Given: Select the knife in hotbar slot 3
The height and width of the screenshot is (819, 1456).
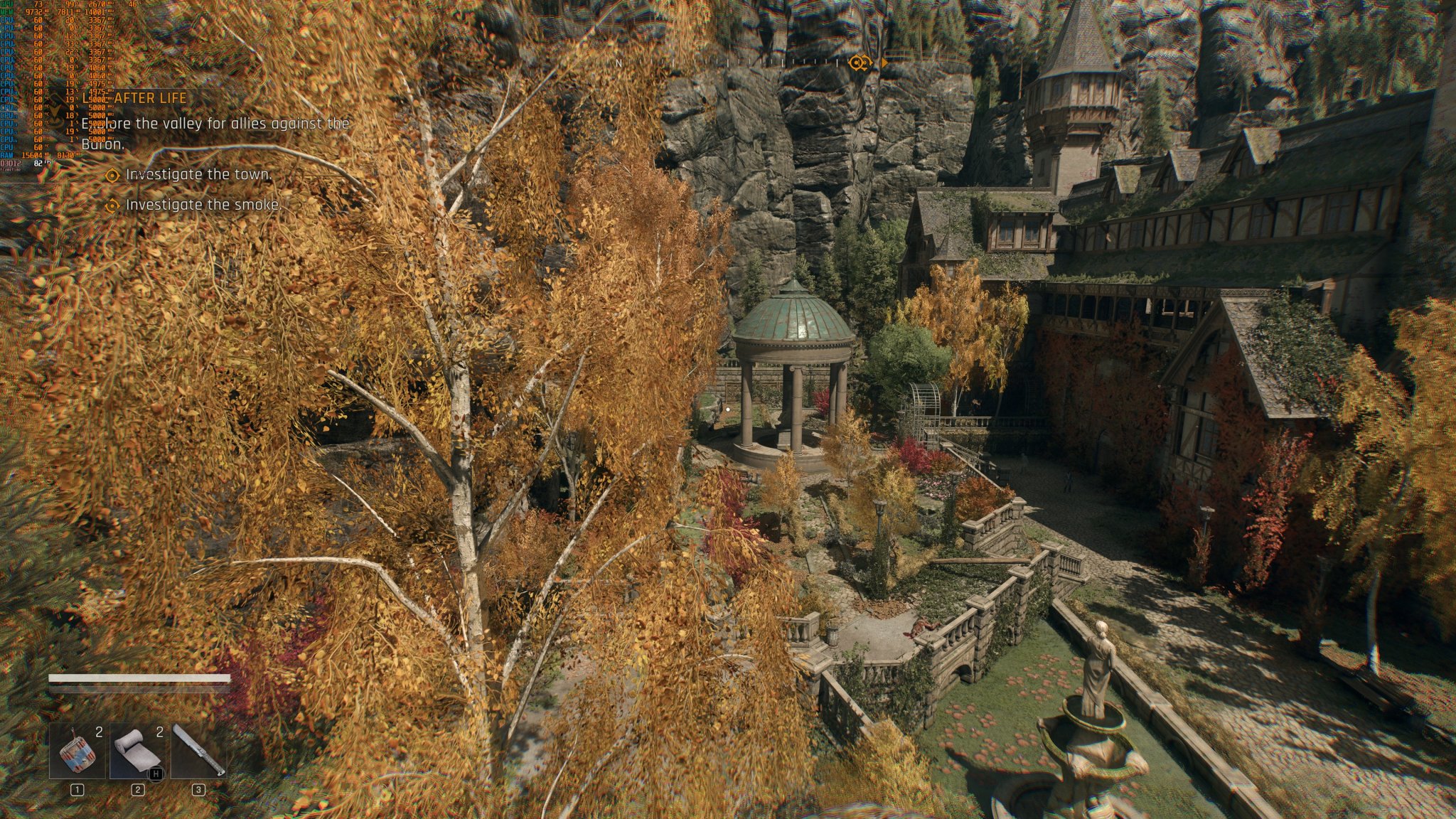Looking at the screenshot, I should point(200,749).
